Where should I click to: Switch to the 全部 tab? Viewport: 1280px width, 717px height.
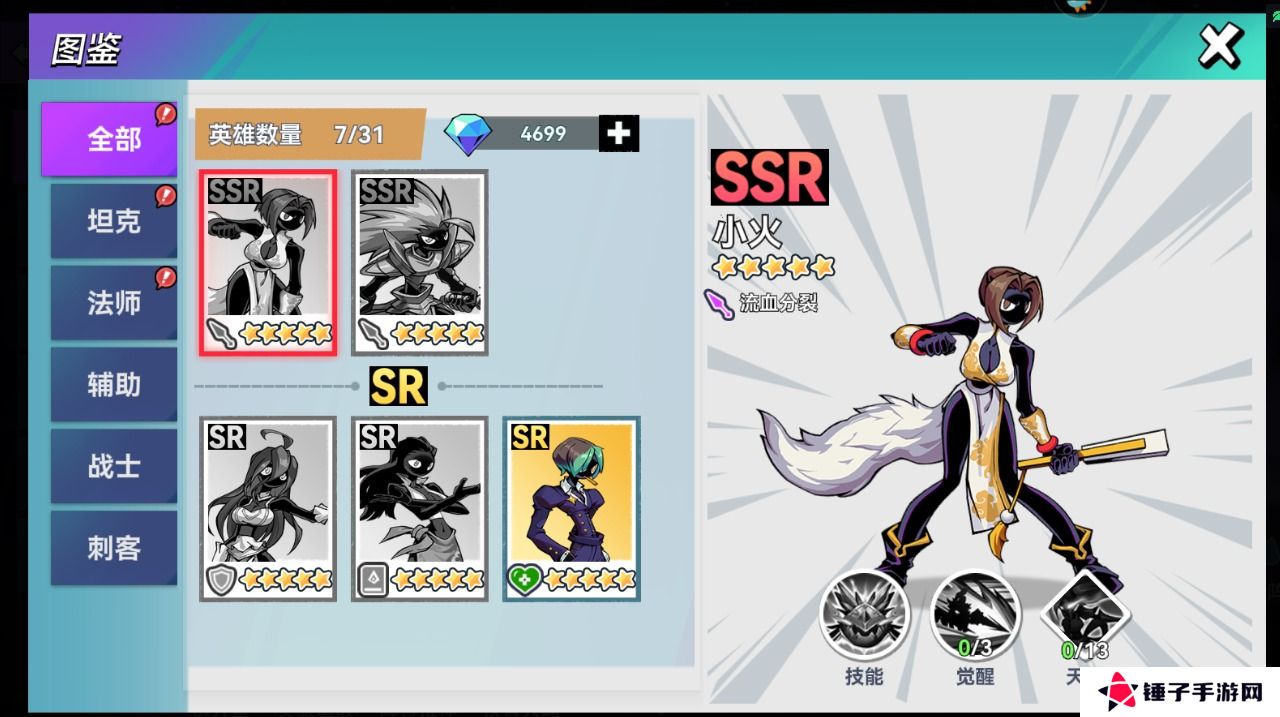pos(109,139)
